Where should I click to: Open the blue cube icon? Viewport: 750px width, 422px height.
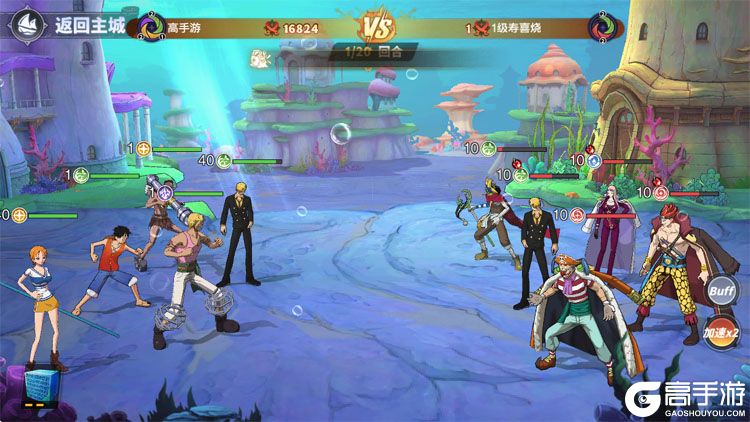click(37, 386)
